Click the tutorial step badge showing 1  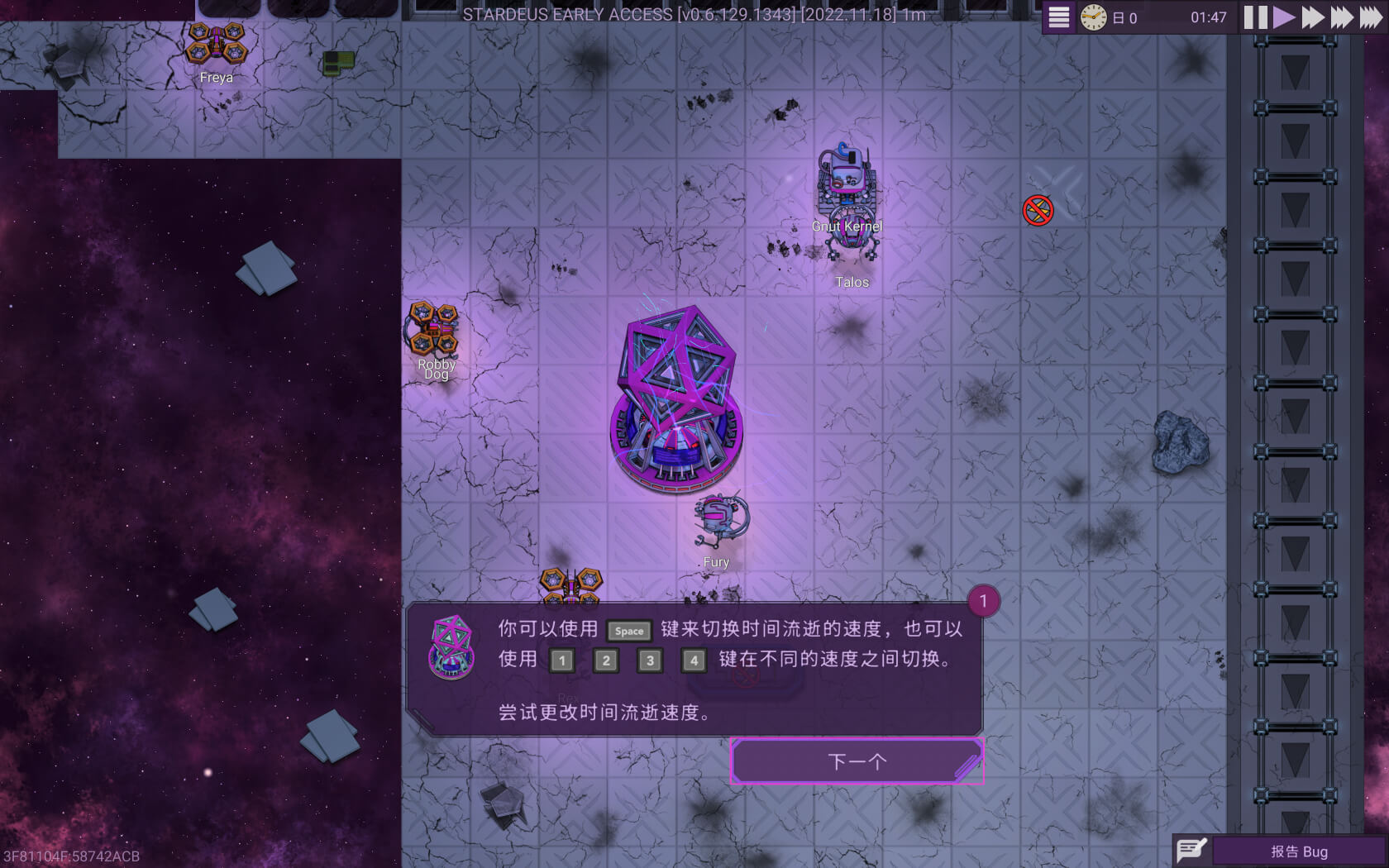pos(983,602)
